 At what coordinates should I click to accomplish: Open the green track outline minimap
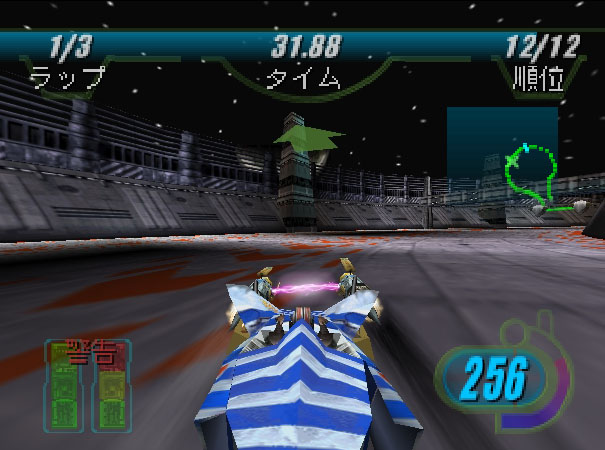pyautogui.click(x=534, y=176)
